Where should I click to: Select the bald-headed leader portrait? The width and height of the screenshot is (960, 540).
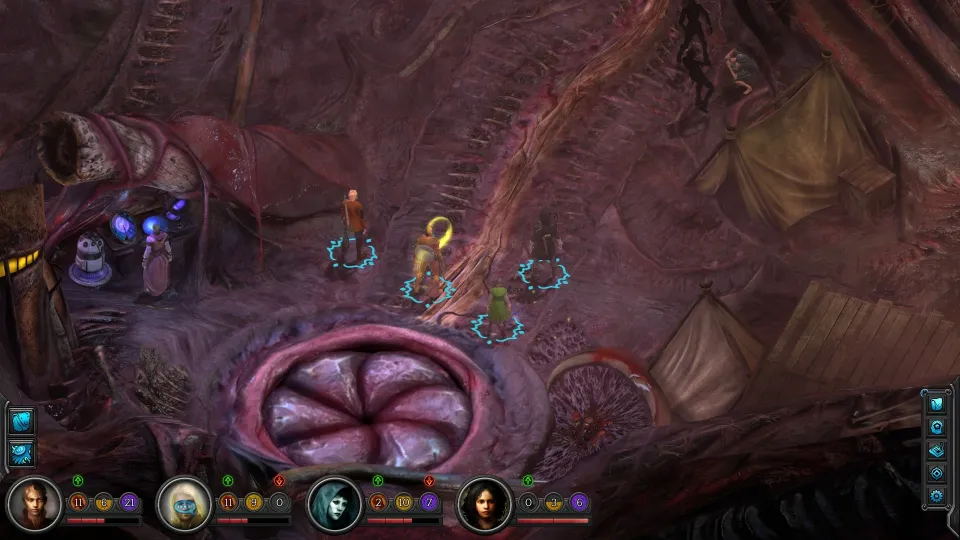point(34,504)
